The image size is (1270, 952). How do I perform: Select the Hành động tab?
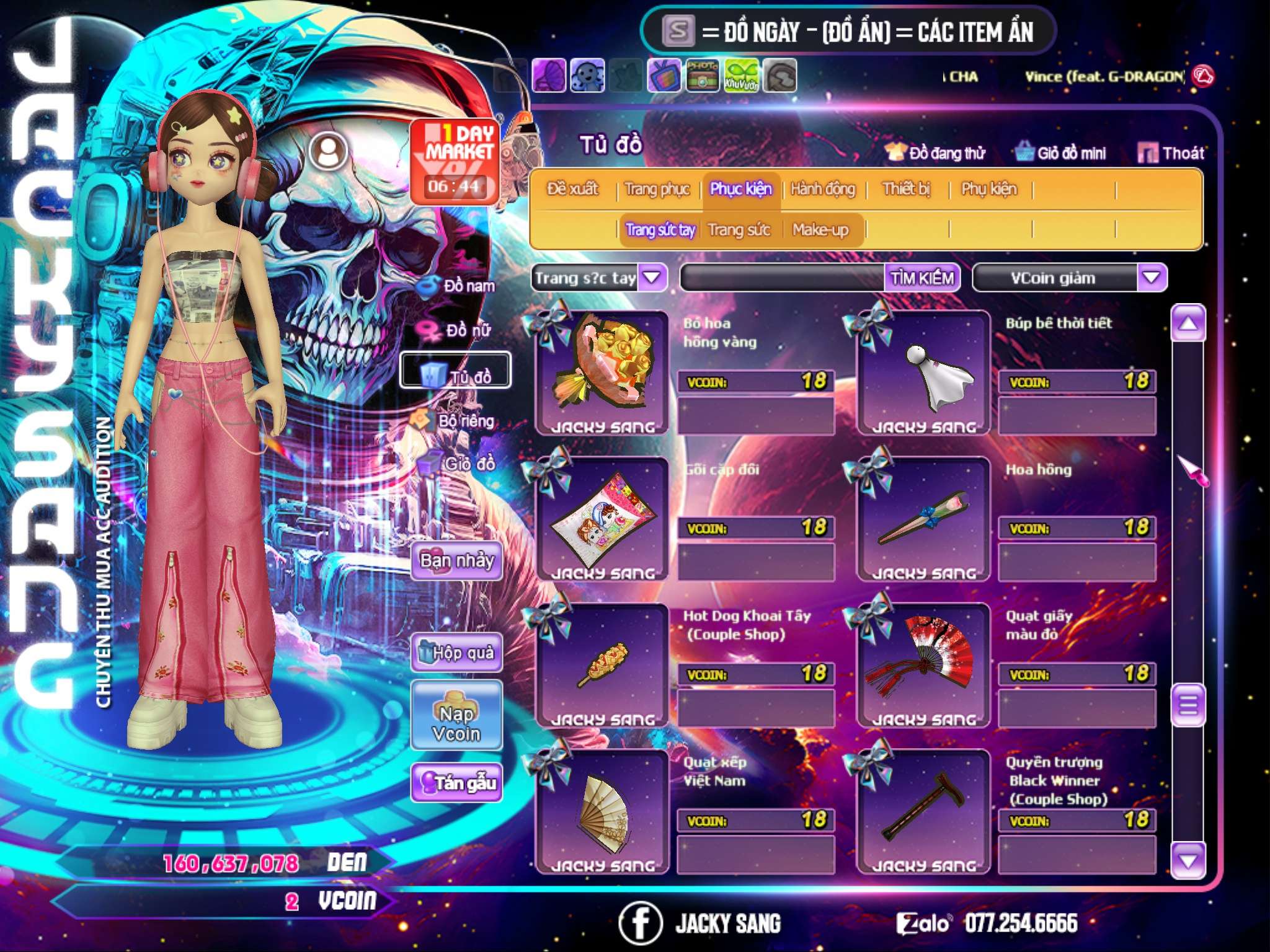(x=822, y=188)
